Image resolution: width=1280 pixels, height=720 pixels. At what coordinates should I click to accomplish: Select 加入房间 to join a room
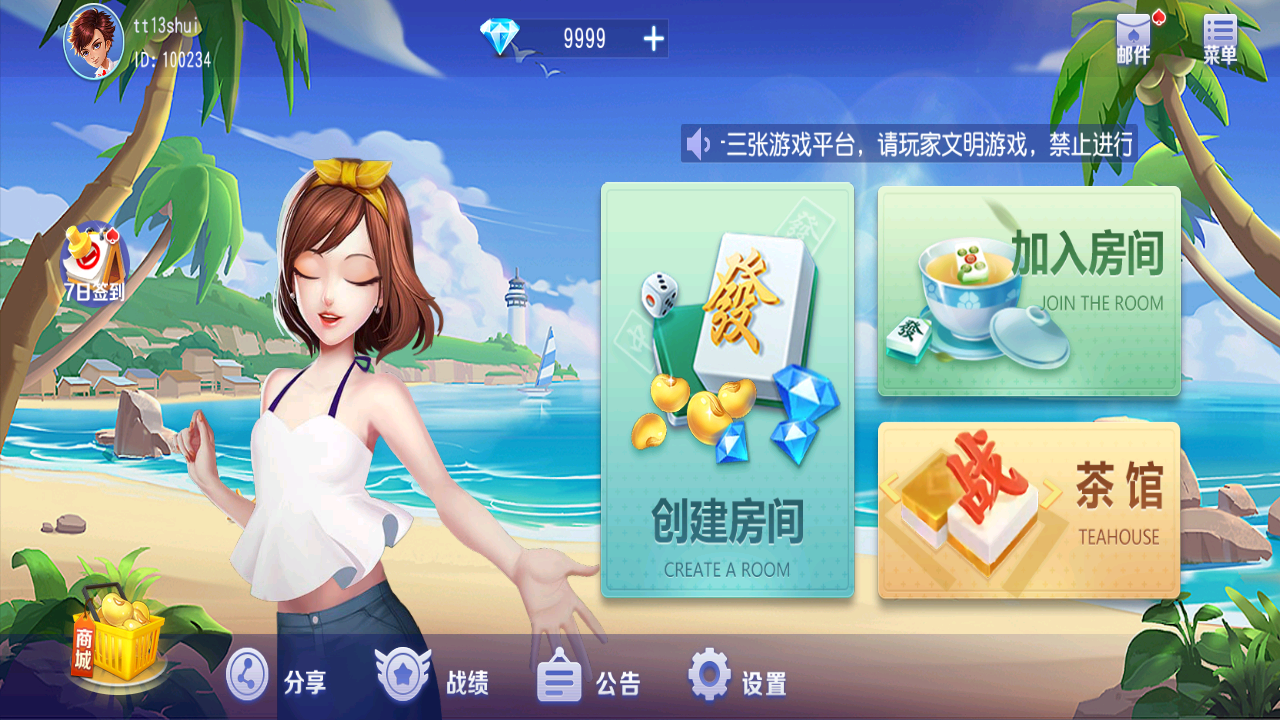point(1028,290)
